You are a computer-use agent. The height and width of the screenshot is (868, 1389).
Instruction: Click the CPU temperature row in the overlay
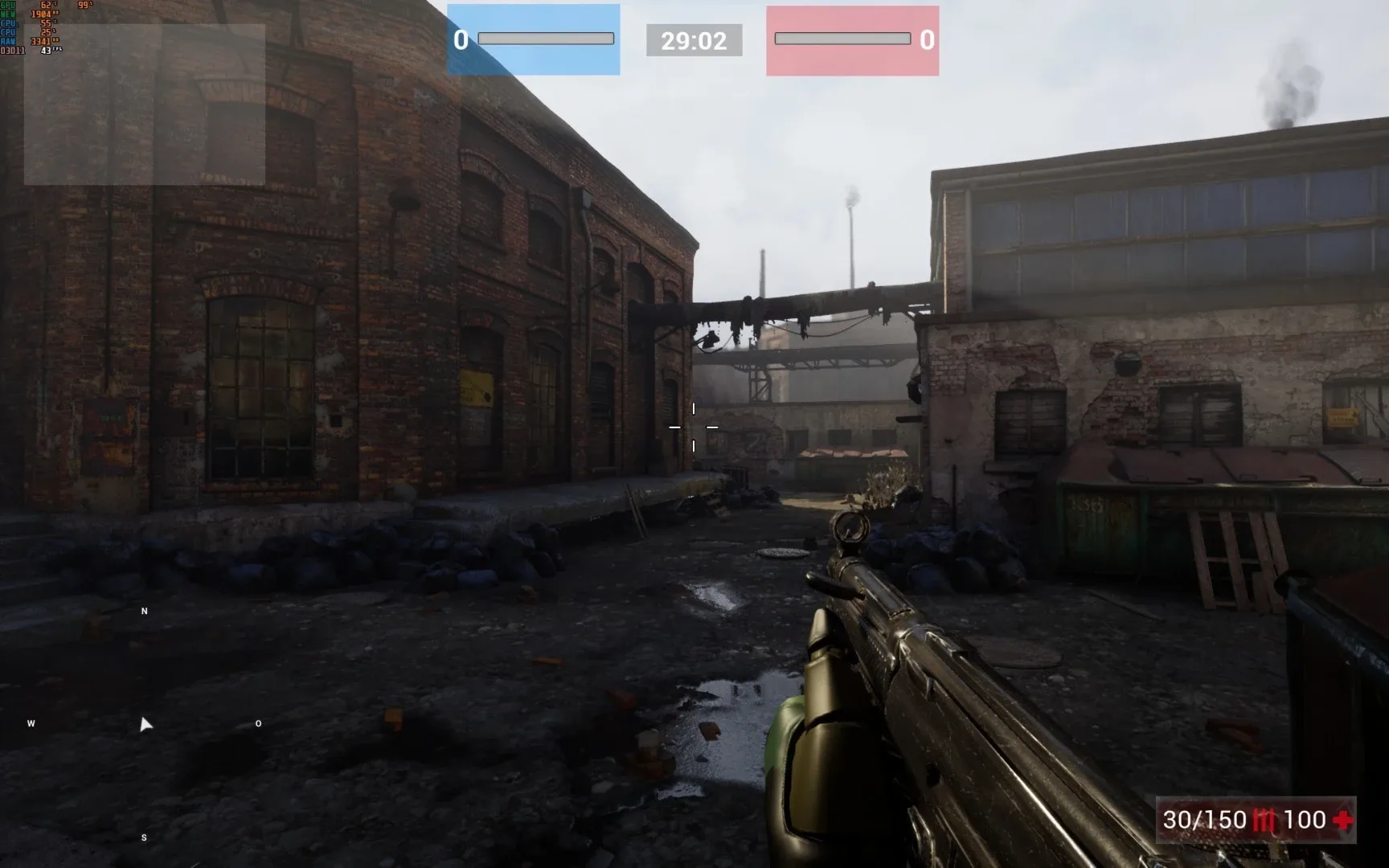click(x=44, y=23)
